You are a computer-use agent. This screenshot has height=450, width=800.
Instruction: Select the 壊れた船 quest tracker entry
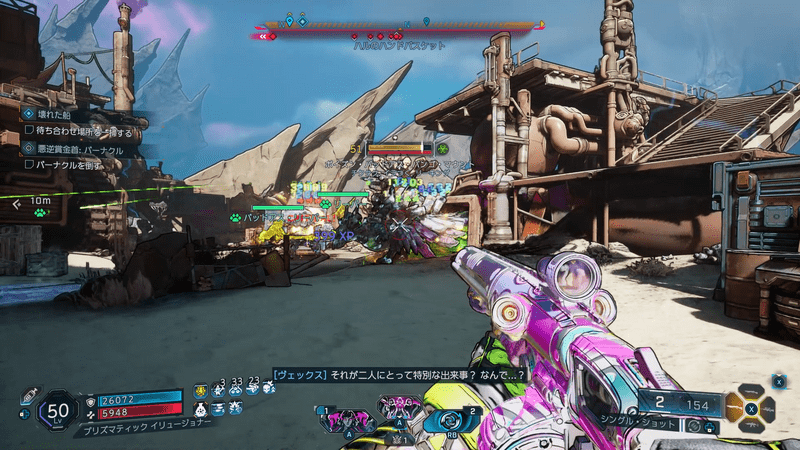point(48,114)
